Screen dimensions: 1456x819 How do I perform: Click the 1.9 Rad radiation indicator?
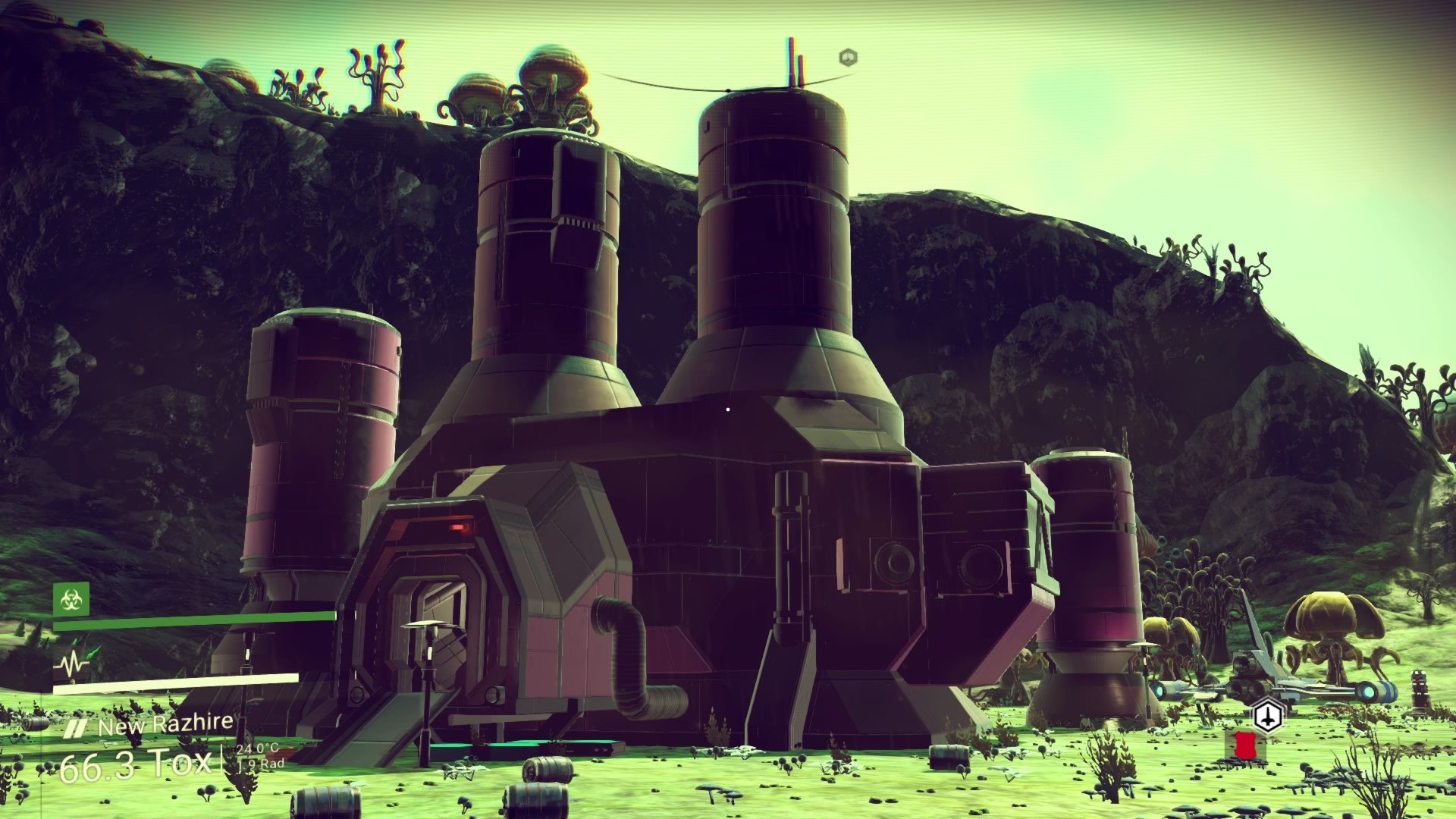261,764
